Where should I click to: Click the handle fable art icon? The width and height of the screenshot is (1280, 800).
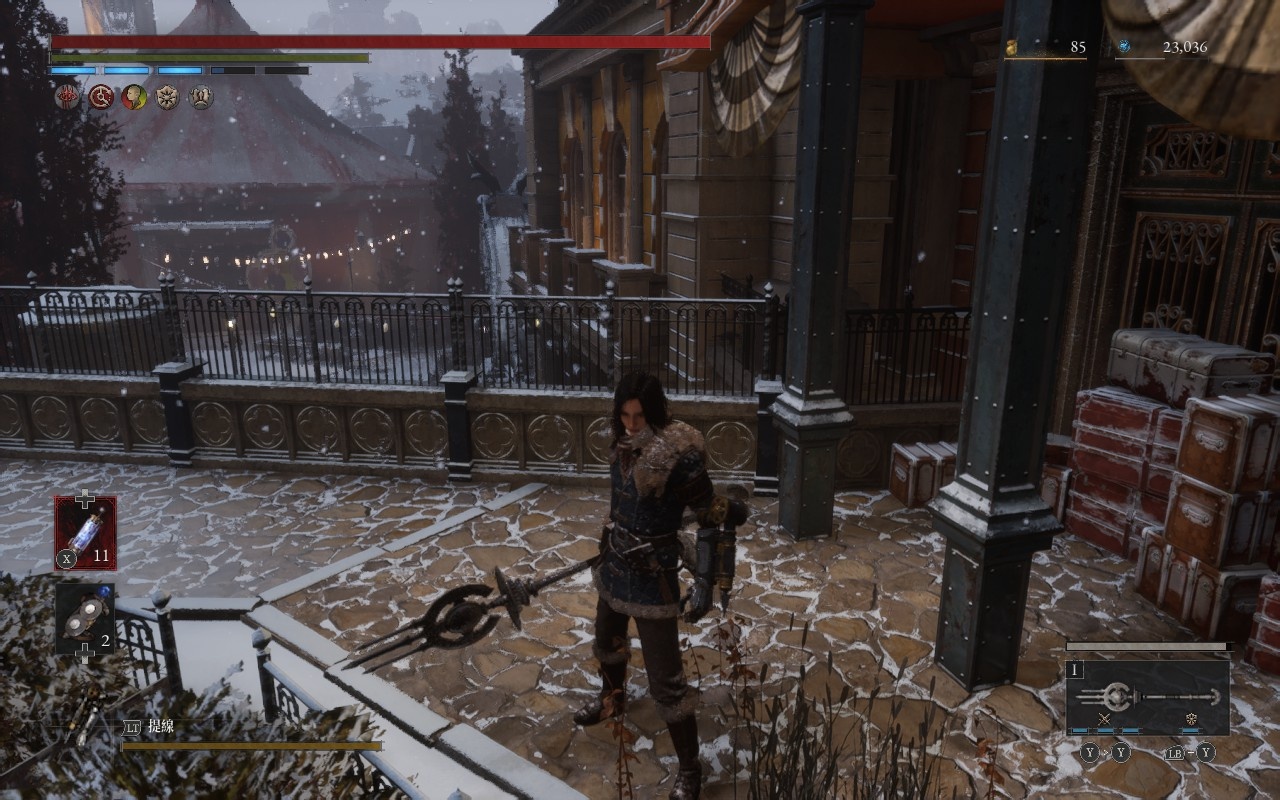pos(1190,719)
